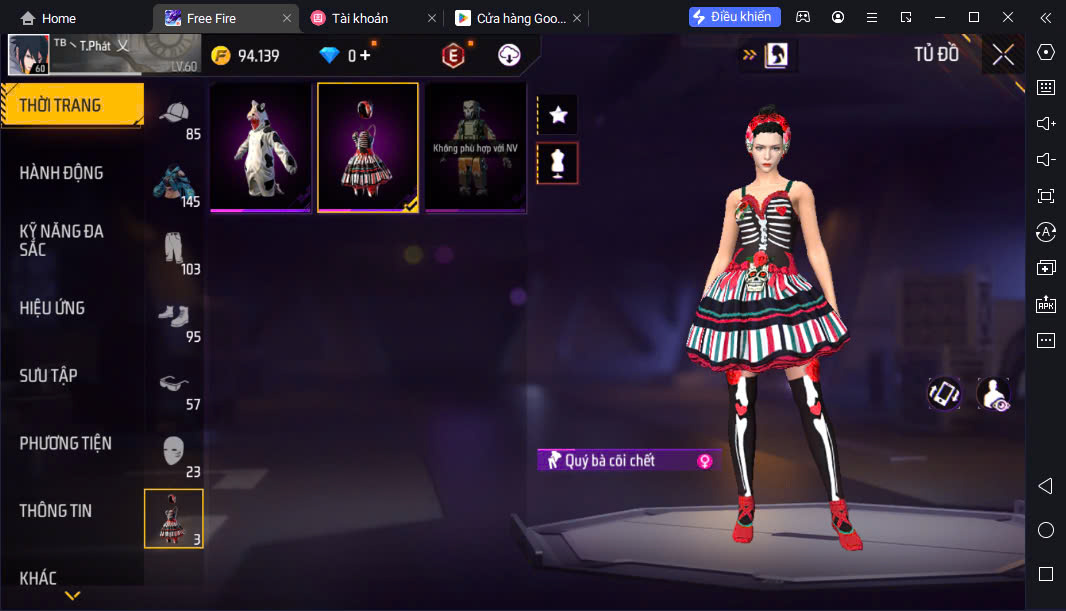This screenshot has height=611, width=1066.
Task: Choose the face mask subcategory
Action: point(174,454)
